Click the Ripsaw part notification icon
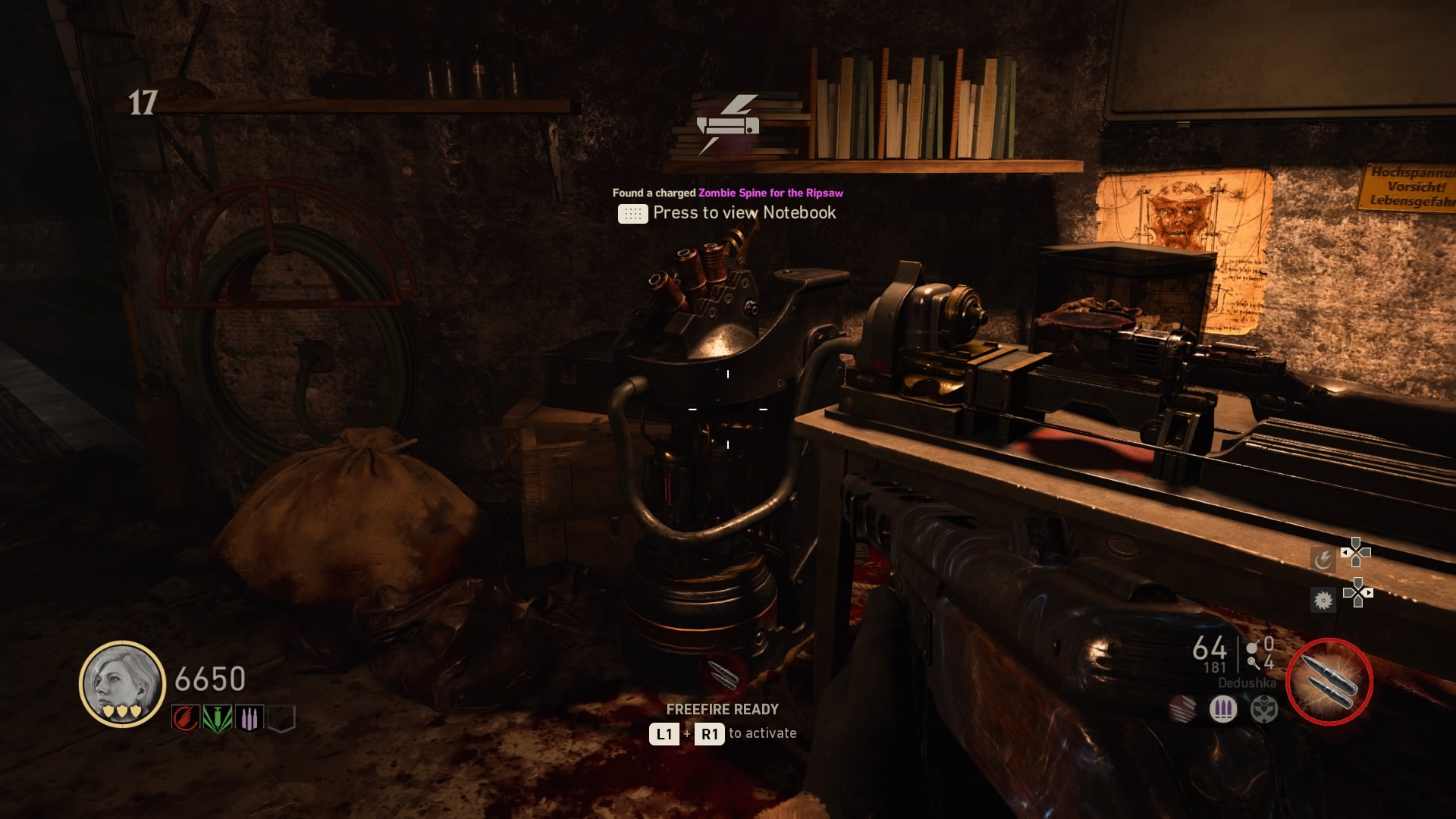 coord(727,124)
